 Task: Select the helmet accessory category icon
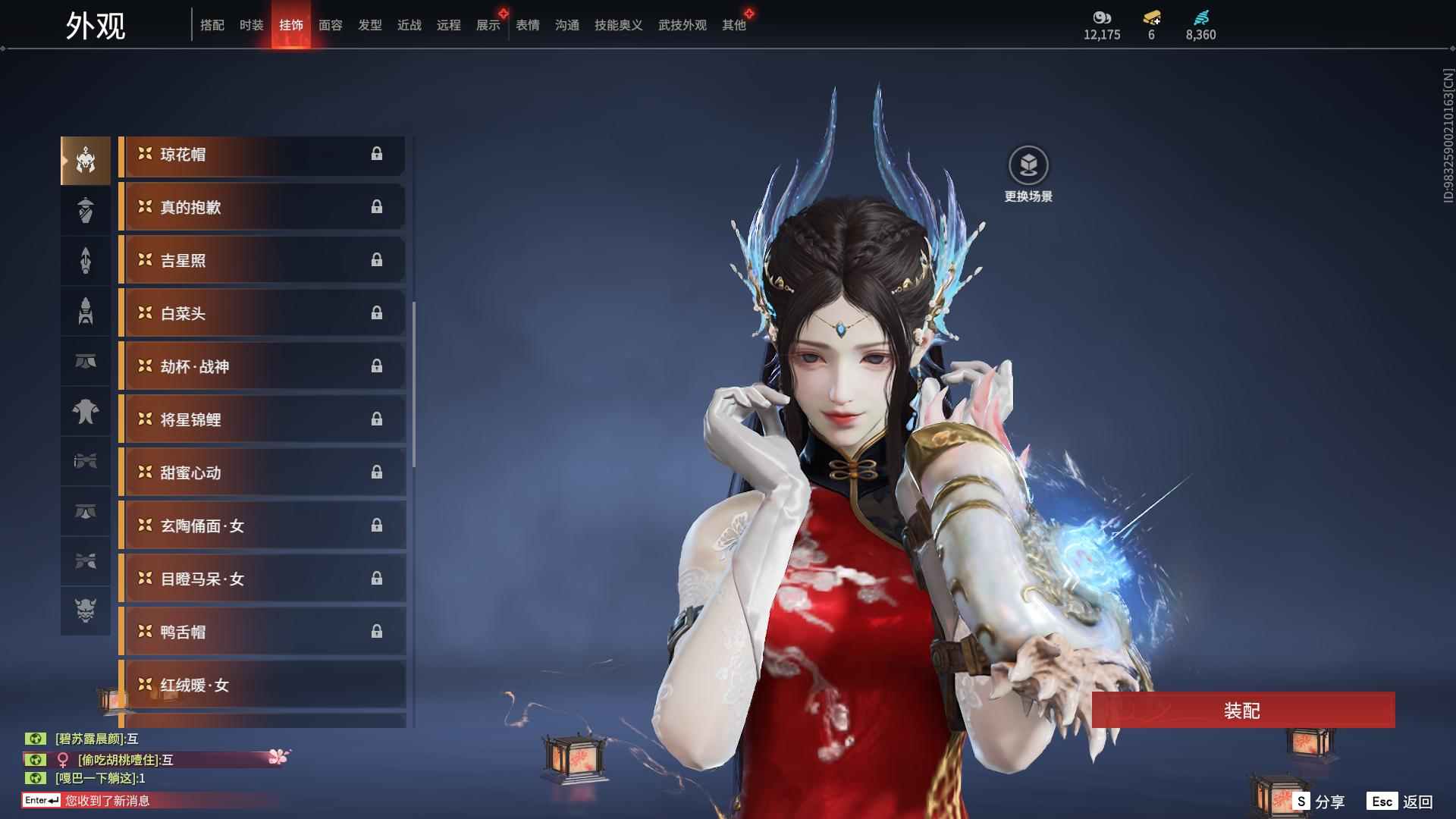(x=85, y=159)
